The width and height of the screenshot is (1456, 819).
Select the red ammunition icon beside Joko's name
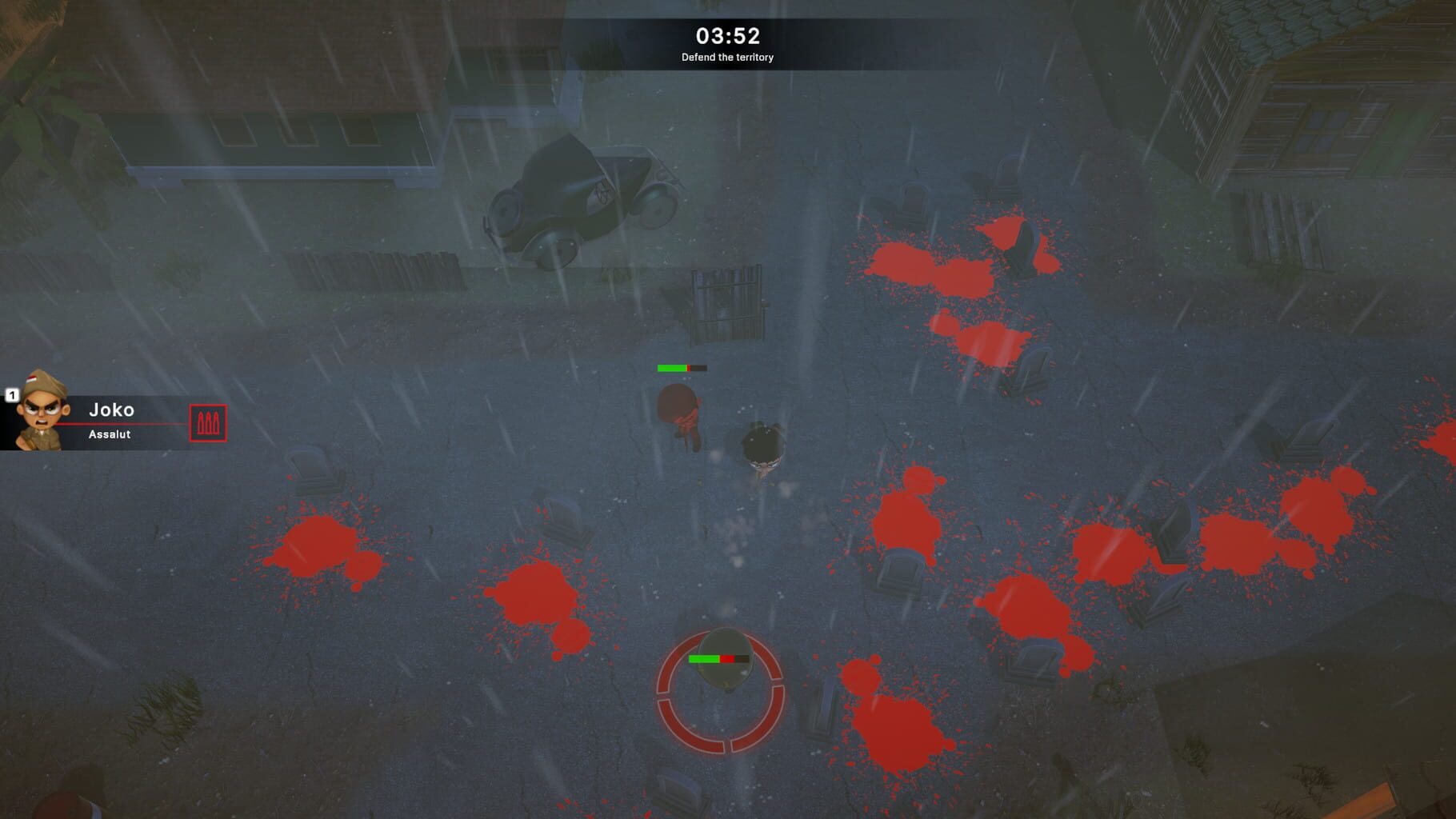click(209, 424)
